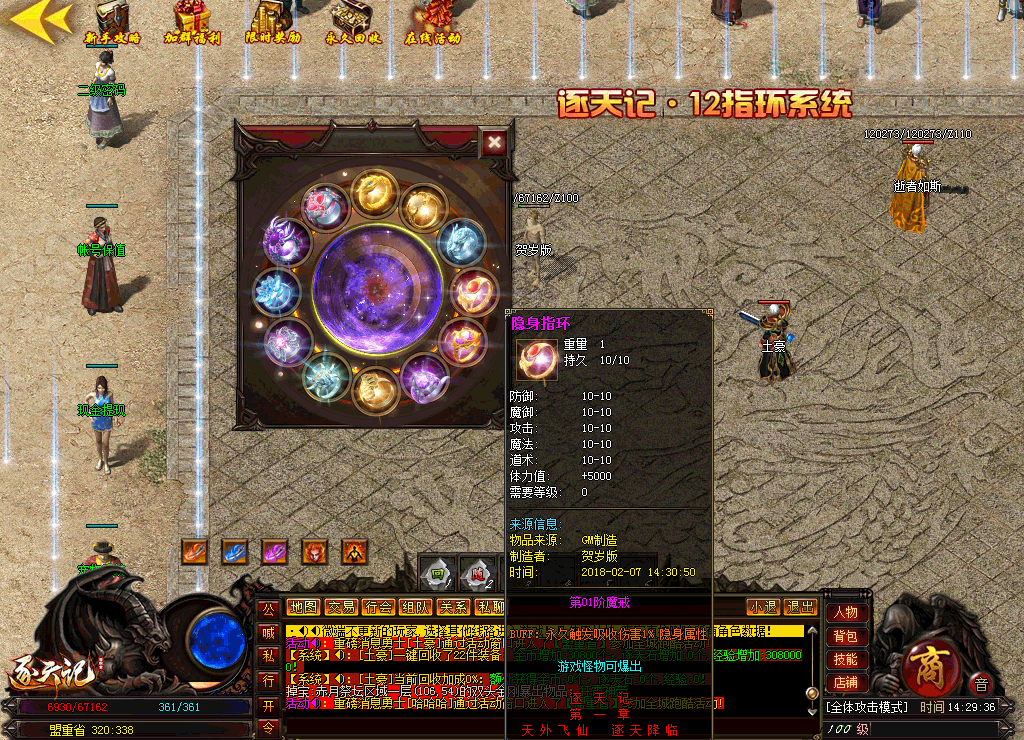Image resolution: width=1024 pixels, height=740 pixels.
Task: Click the 小退 logout button
Action: tap(763, 607)
